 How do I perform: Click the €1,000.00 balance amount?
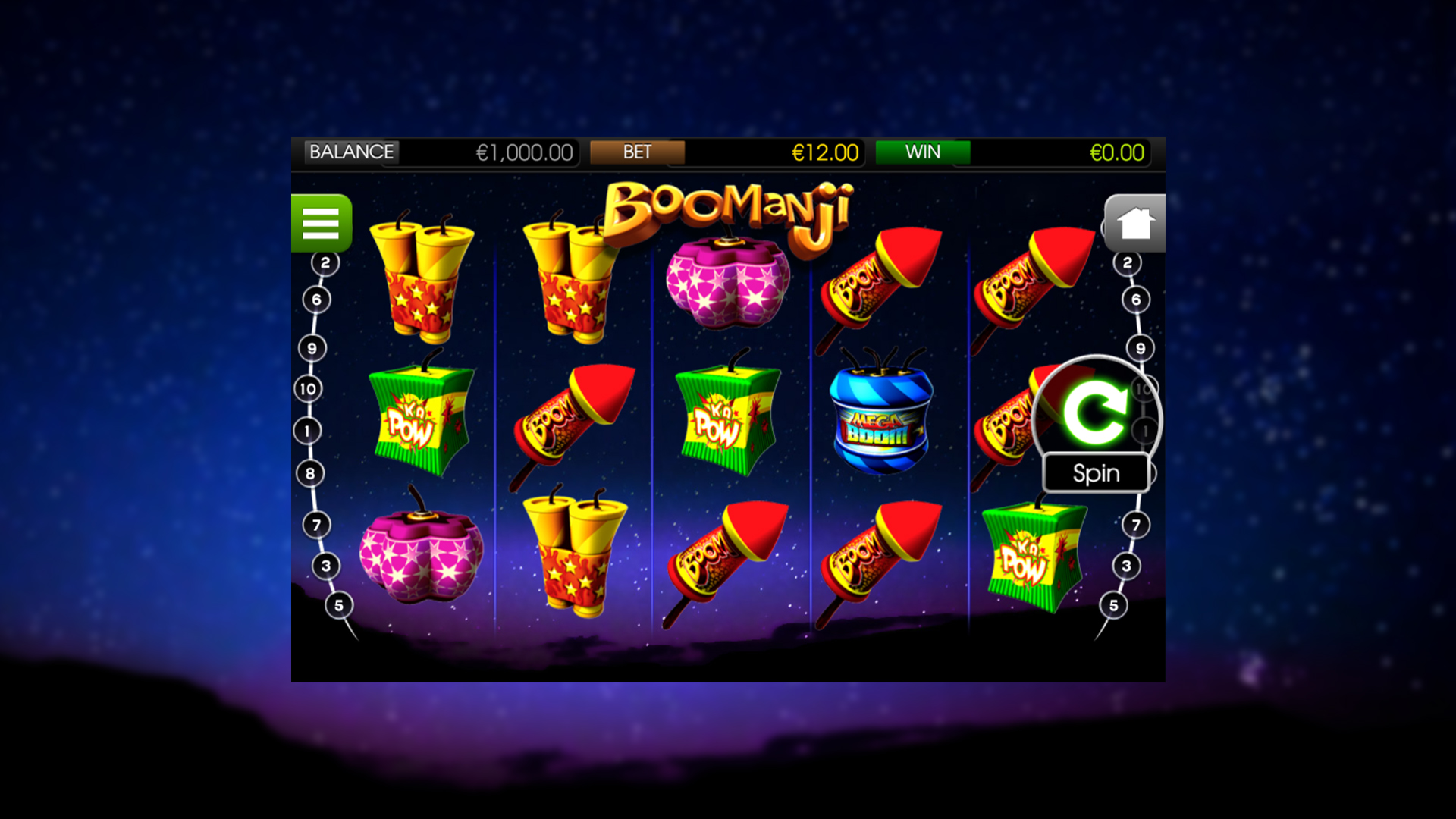[x=523, y=152]
